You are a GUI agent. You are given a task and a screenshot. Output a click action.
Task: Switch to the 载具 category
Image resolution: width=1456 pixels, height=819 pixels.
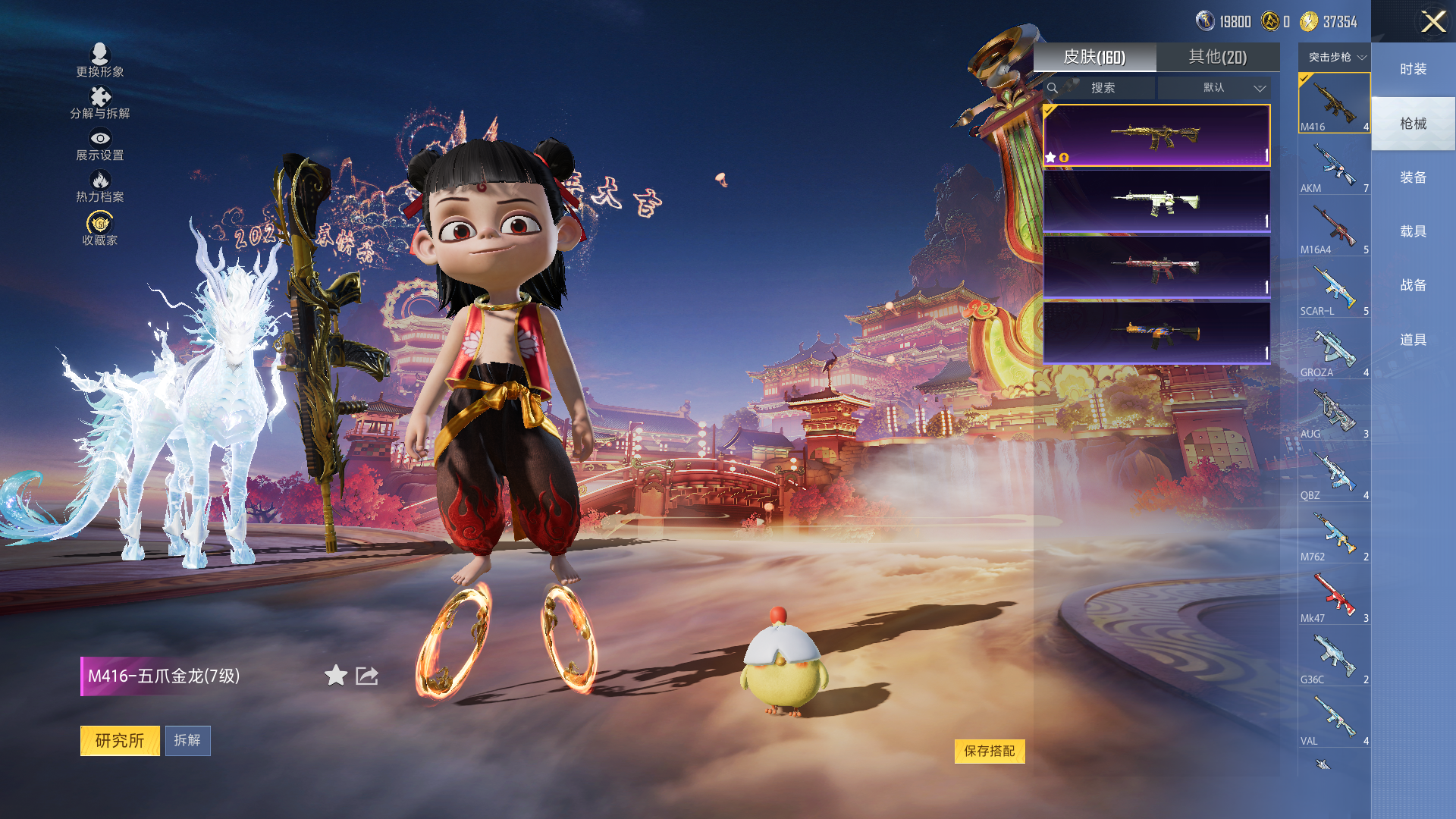coord(1413,231)
